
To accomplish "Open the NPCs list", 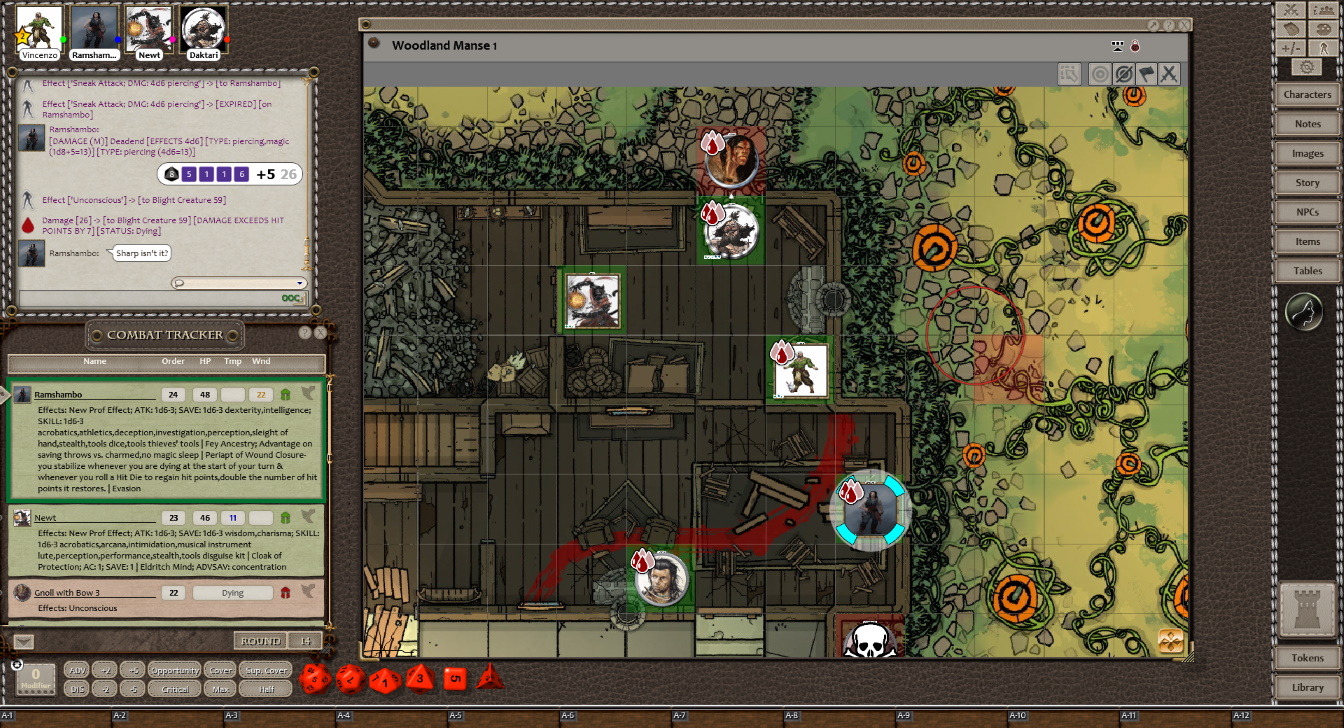I will (x=1307, y=212).
